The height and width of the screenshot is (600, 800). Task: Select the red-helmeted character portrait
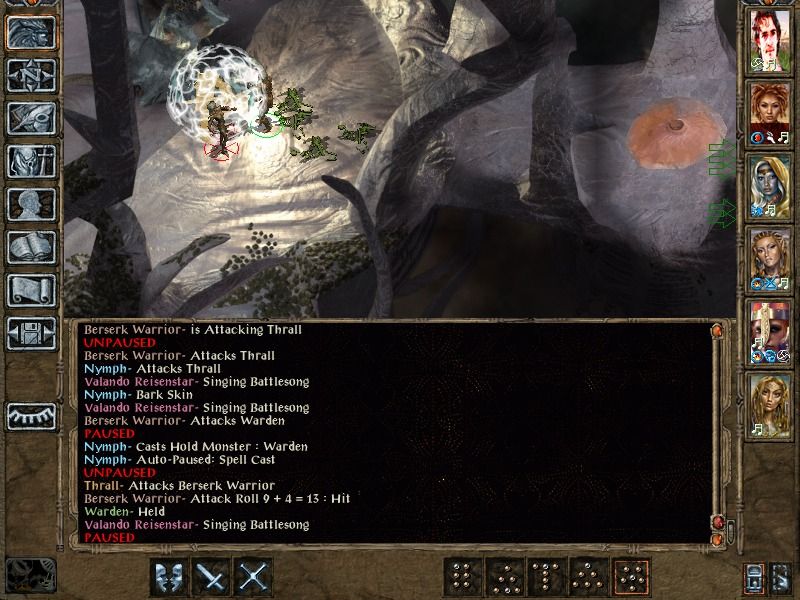click(770, 330)
